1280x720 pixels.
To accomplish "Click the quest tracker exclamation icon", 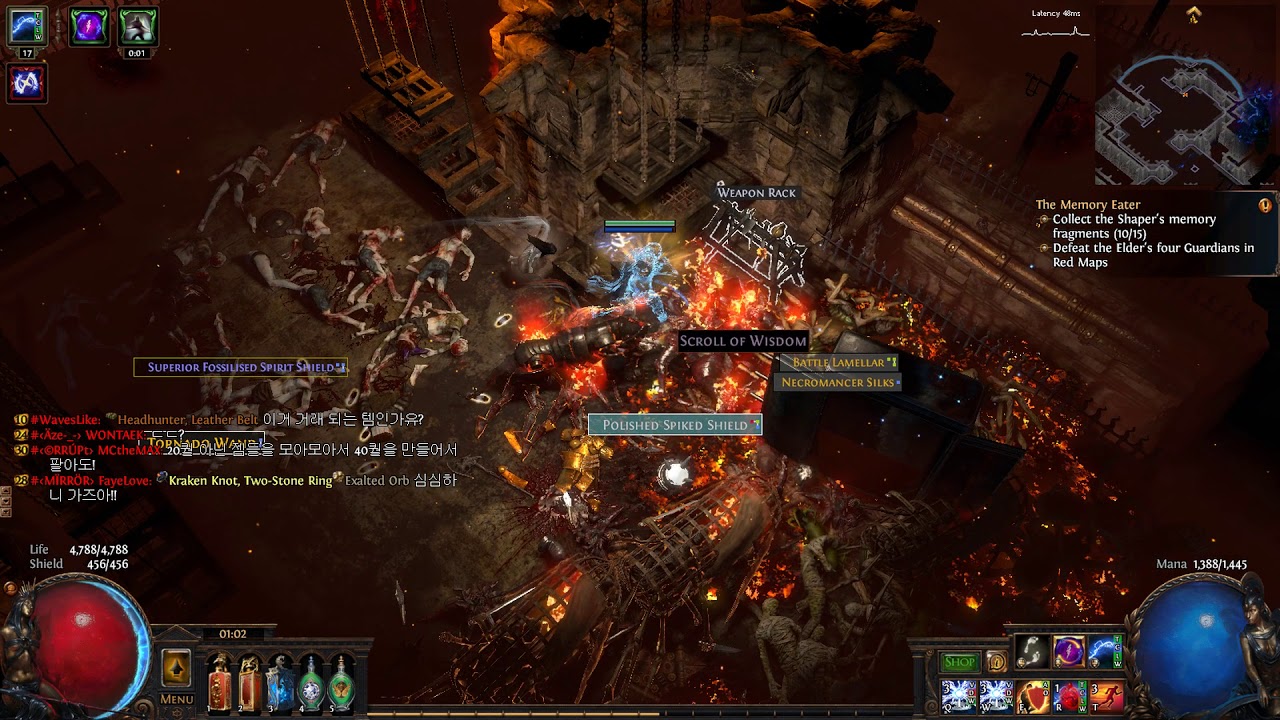I will [1265, 205].
